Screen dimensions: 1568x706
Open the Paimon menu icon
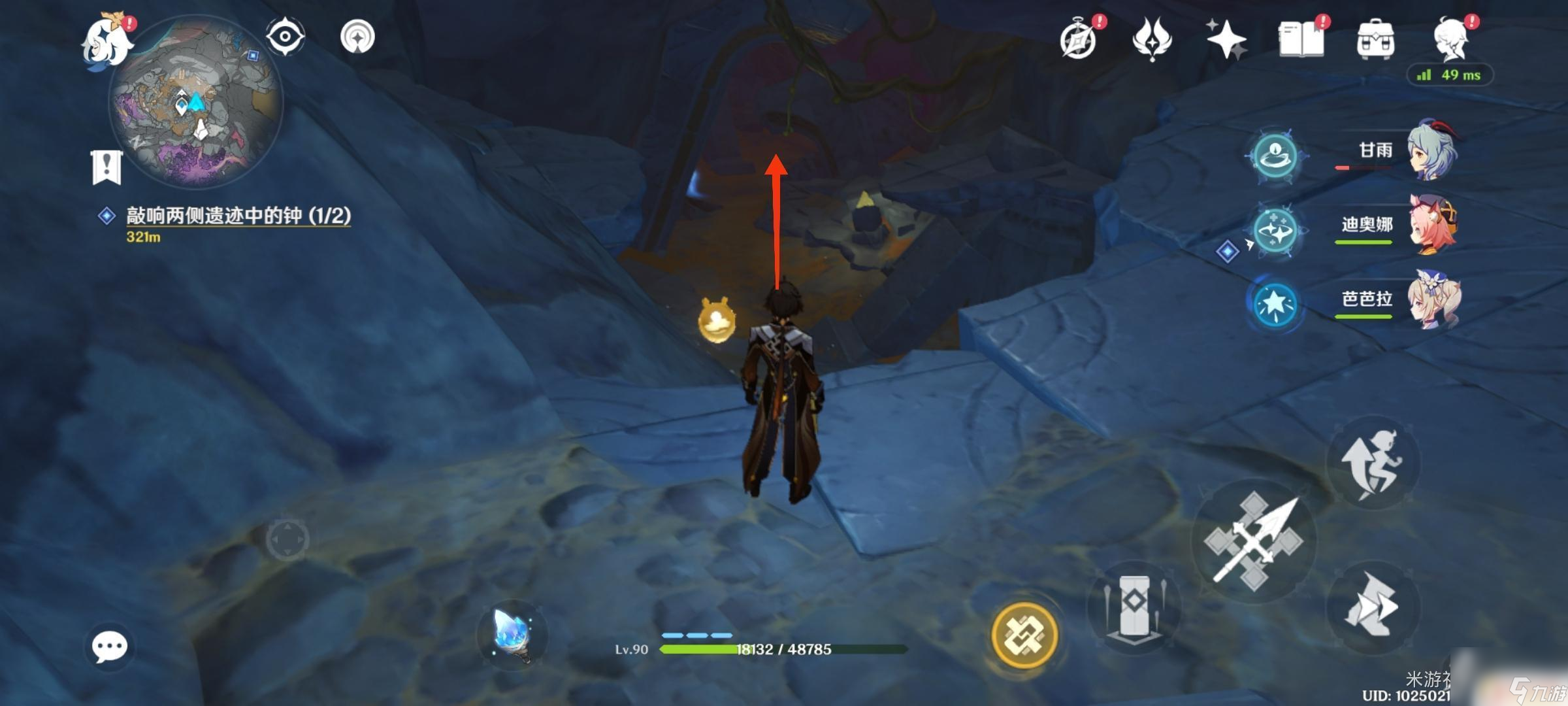click(x=106, y=41)
